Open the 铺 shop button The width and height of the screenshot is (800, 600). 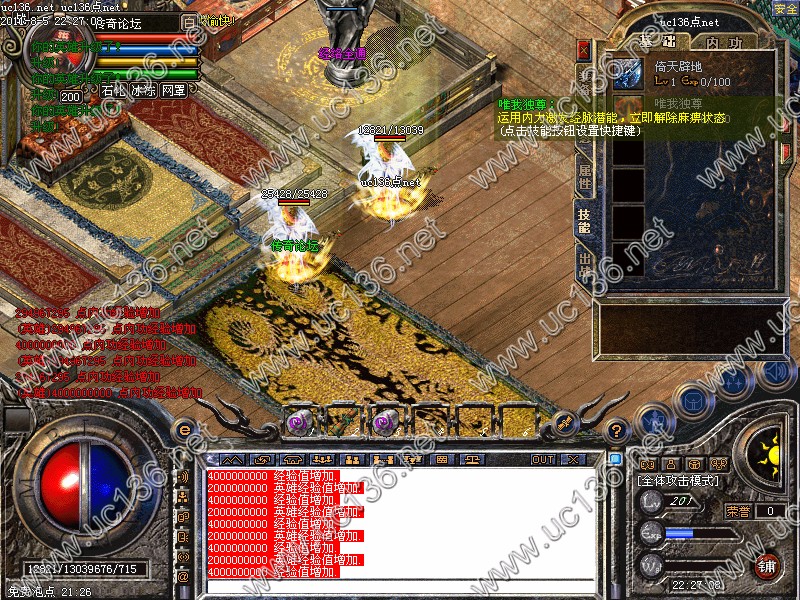[767, 565]
